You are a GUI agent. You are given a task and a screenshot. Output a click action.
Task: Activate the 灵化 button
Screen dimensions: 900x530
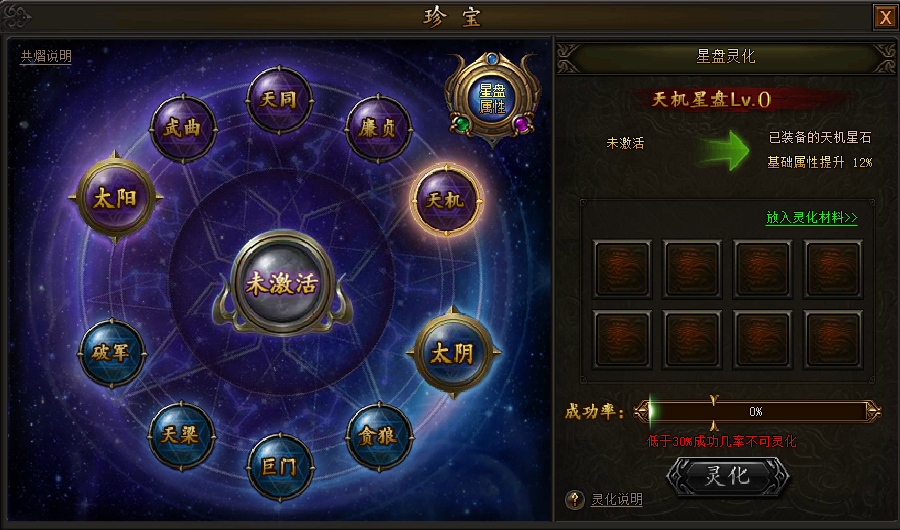(727, 476)
